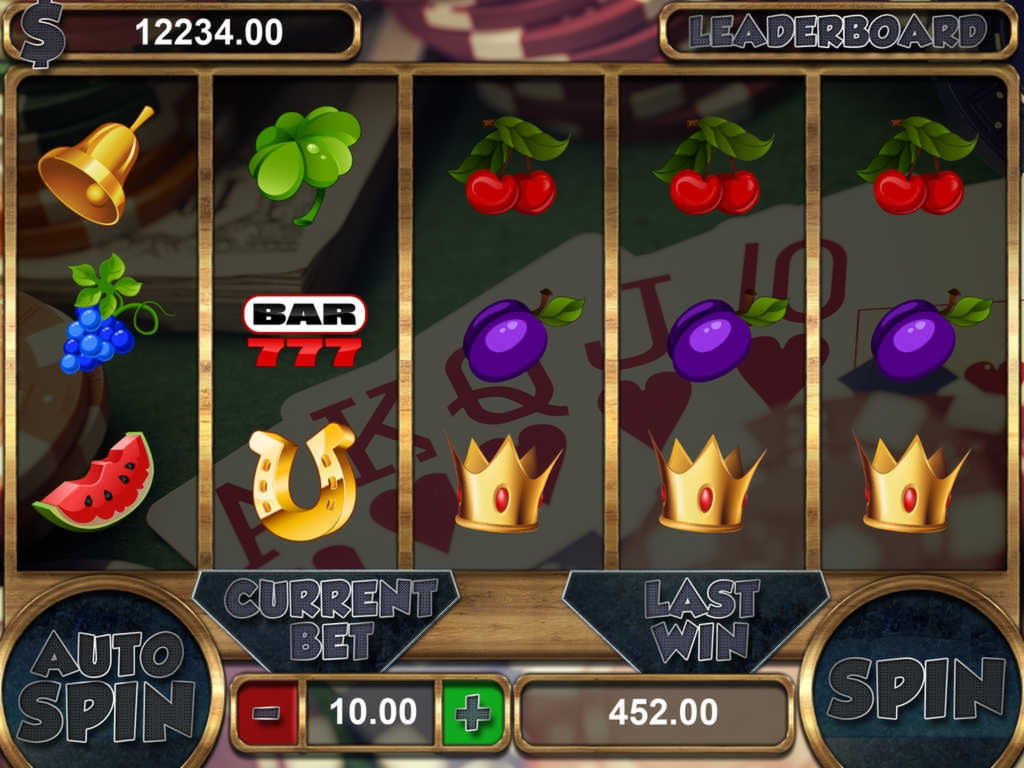Decrease the current bet with minus
Image resolution: width=1024 pixels, height=768 pixels.
pyautogui.click(x=267, y=712)
